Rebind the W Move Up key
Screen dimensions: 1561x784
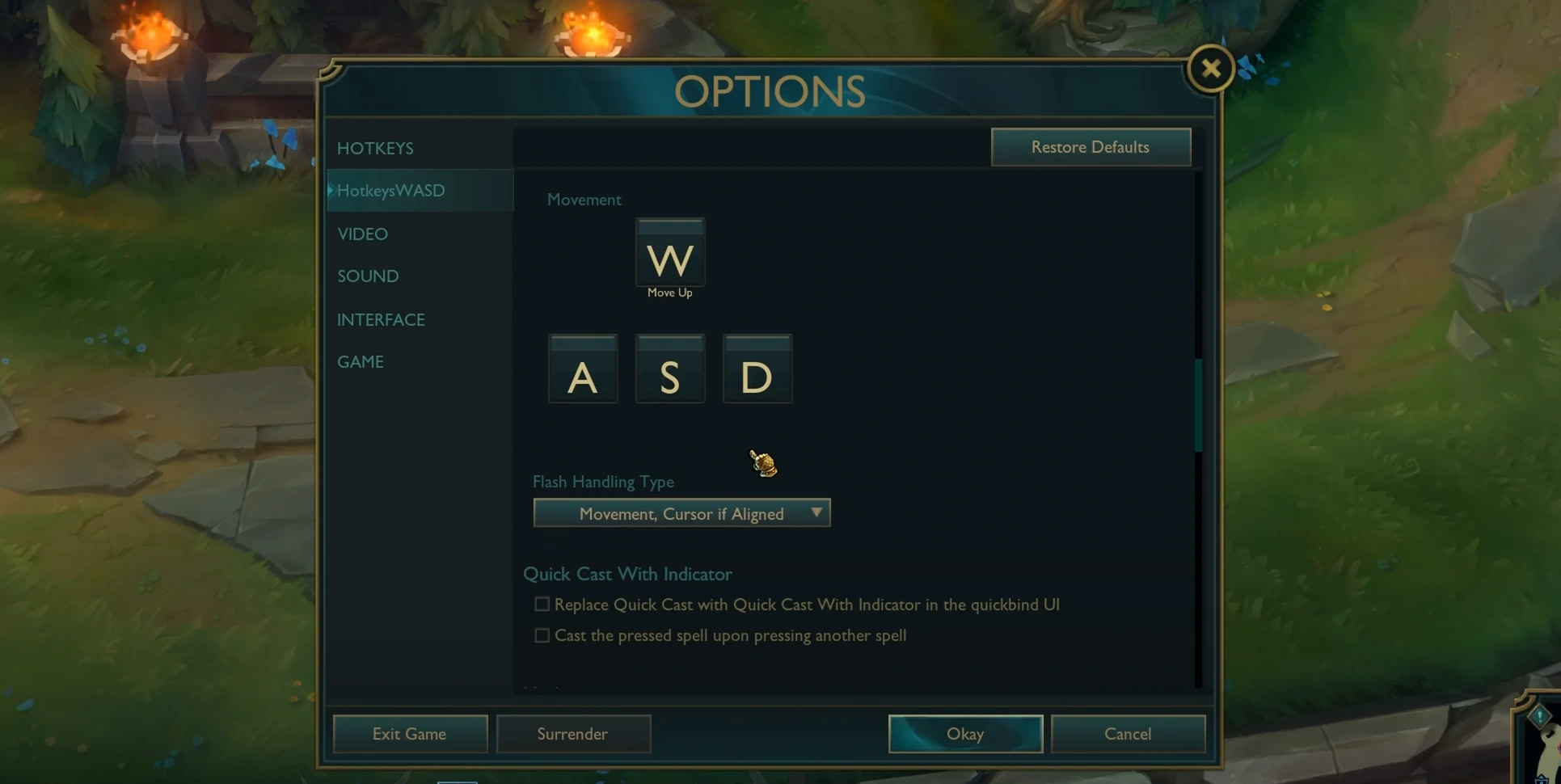tap(670, 253)
